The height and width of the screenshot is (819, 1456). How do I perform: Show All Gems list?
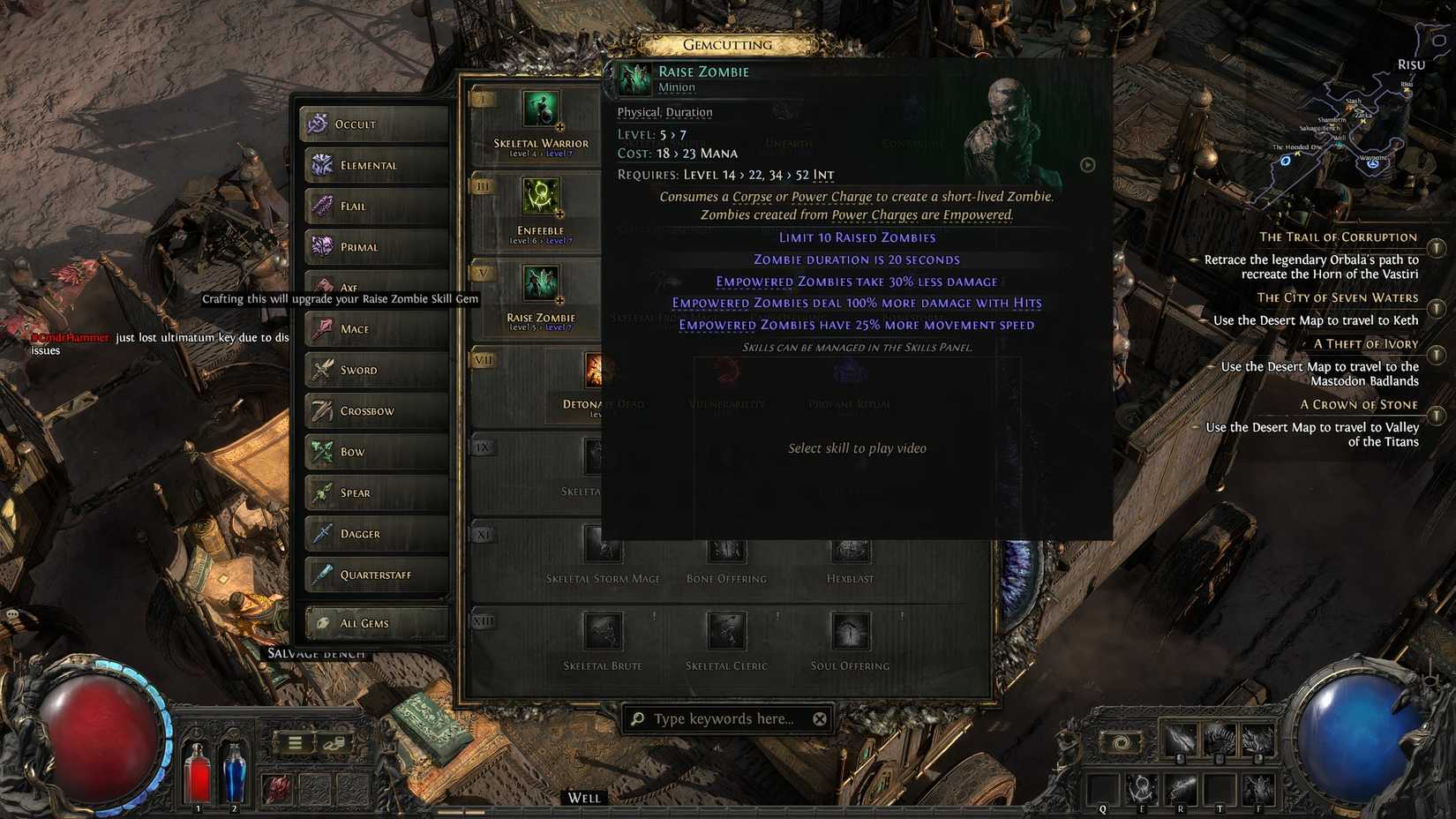(x=375, y=623)
